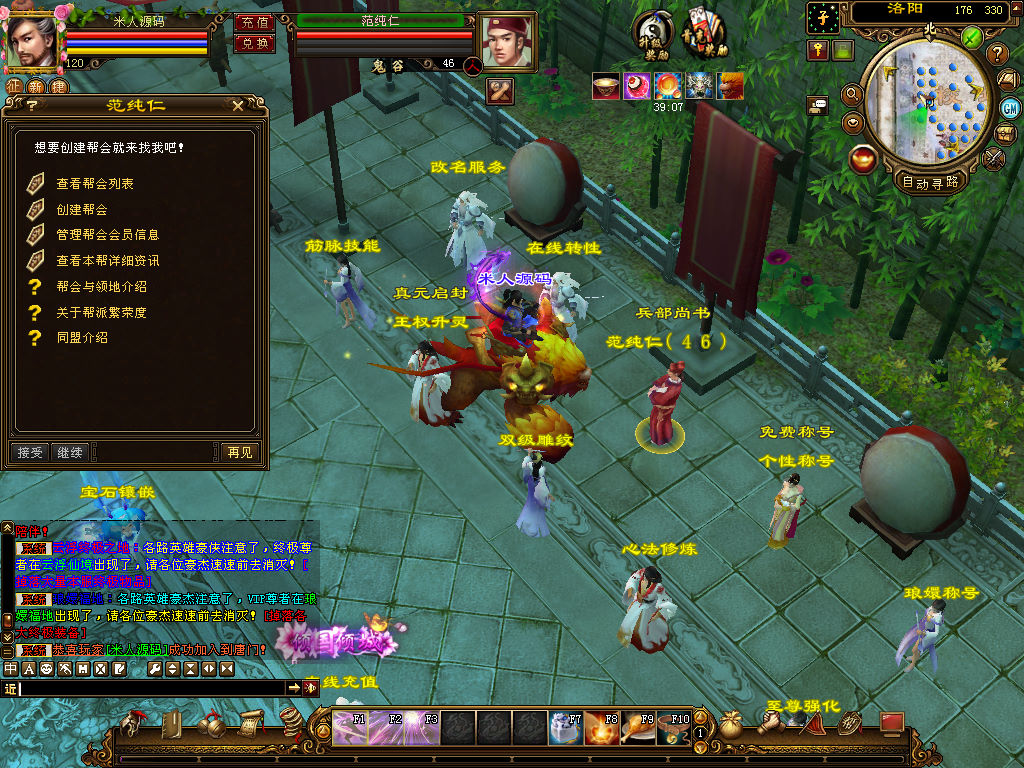Open the question mark help button by minimap
The image size is (1024, 768).
tap(997, 54)
